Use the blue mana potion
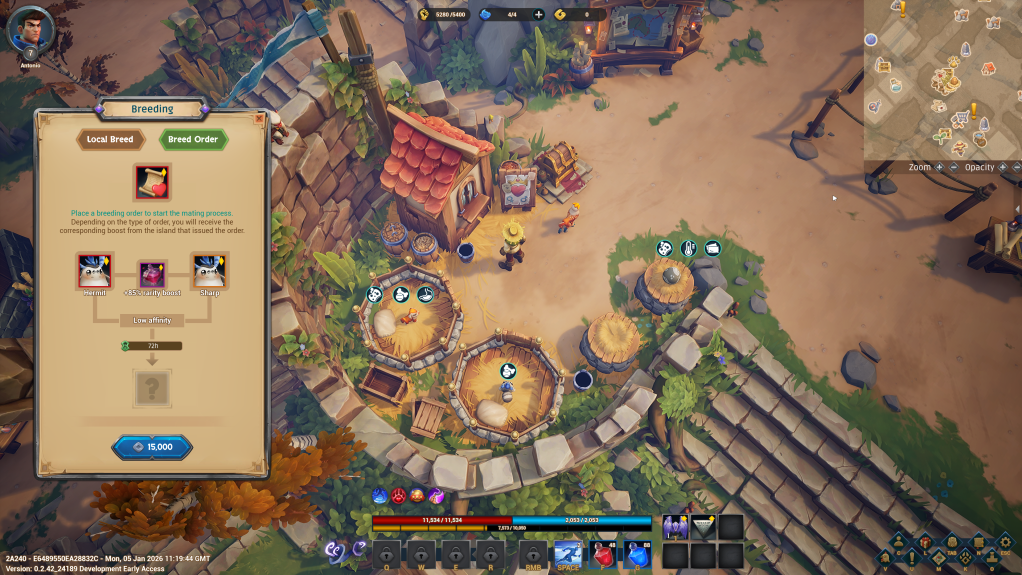Screen dimensions: 1022x575 [638, 553]
